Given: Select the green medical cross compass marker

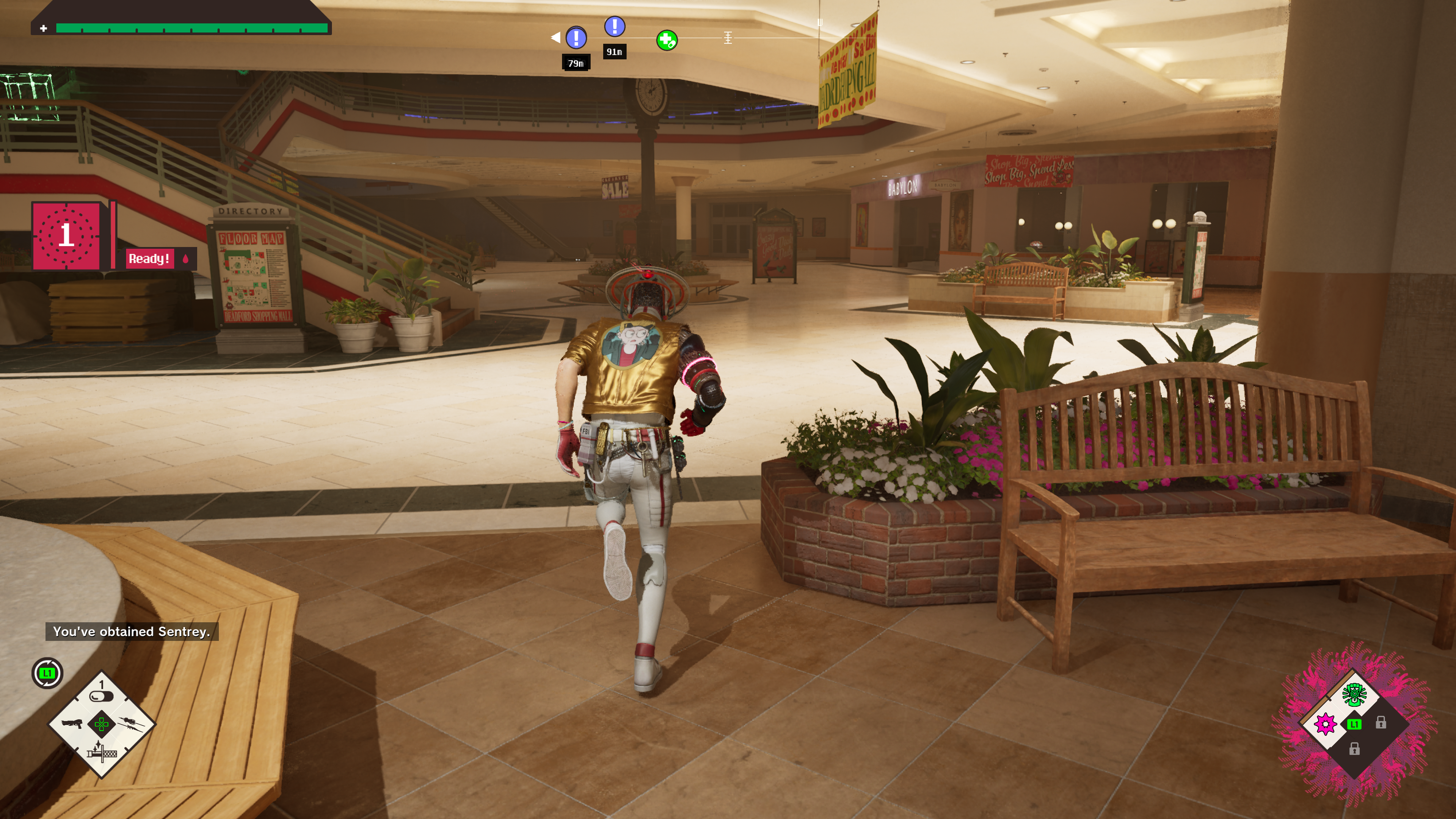Looking at the screenshot, I should point(667,41).
